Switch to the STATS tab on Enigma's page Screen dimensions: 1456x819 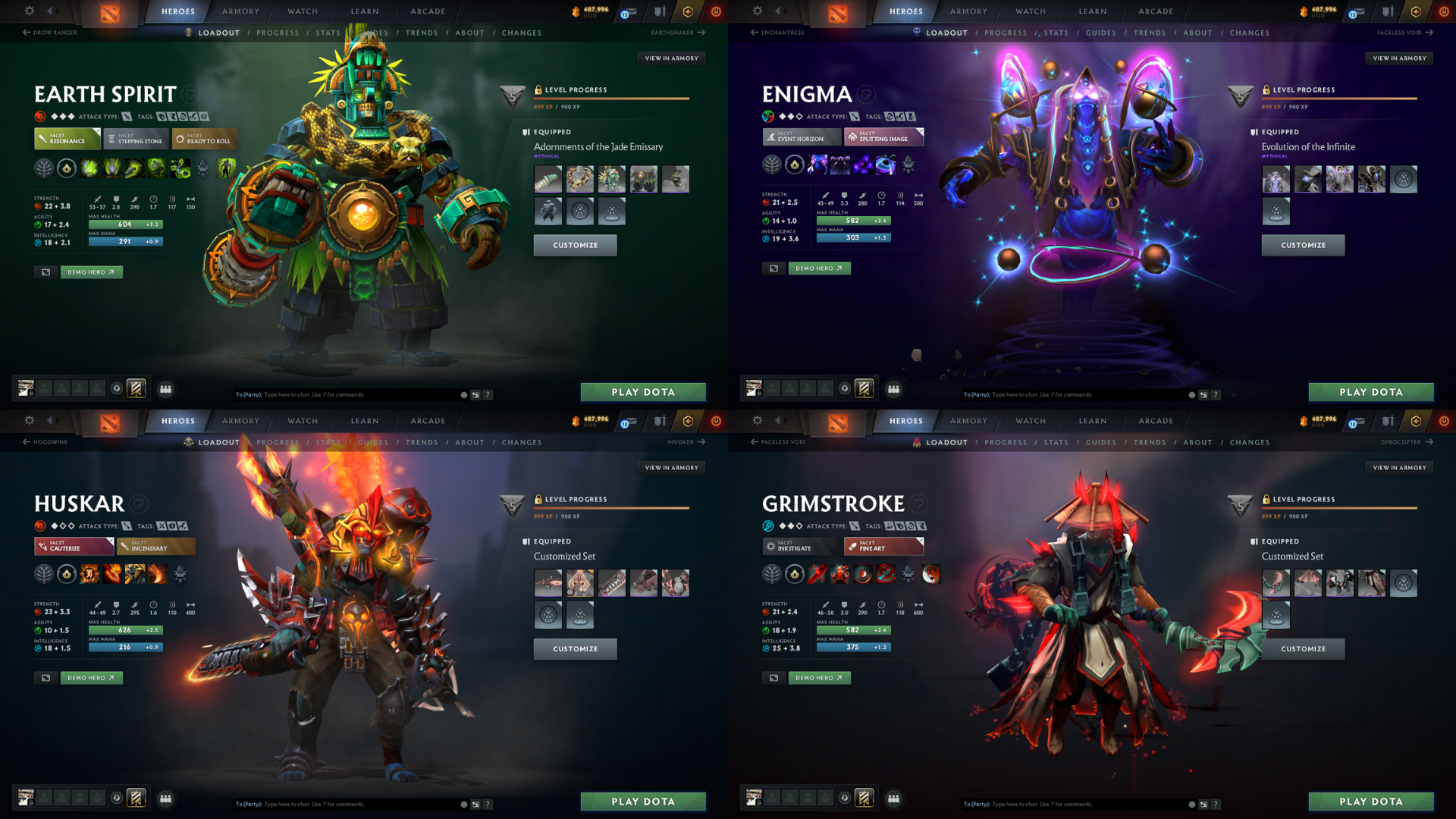pyautogui.click(x=1056, y=33)
